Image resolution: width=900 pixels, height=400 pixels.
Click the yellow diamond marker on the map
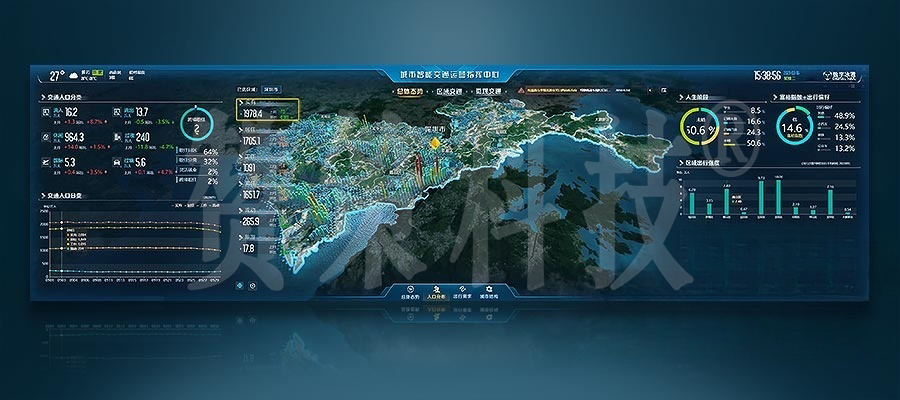(435, 144)
